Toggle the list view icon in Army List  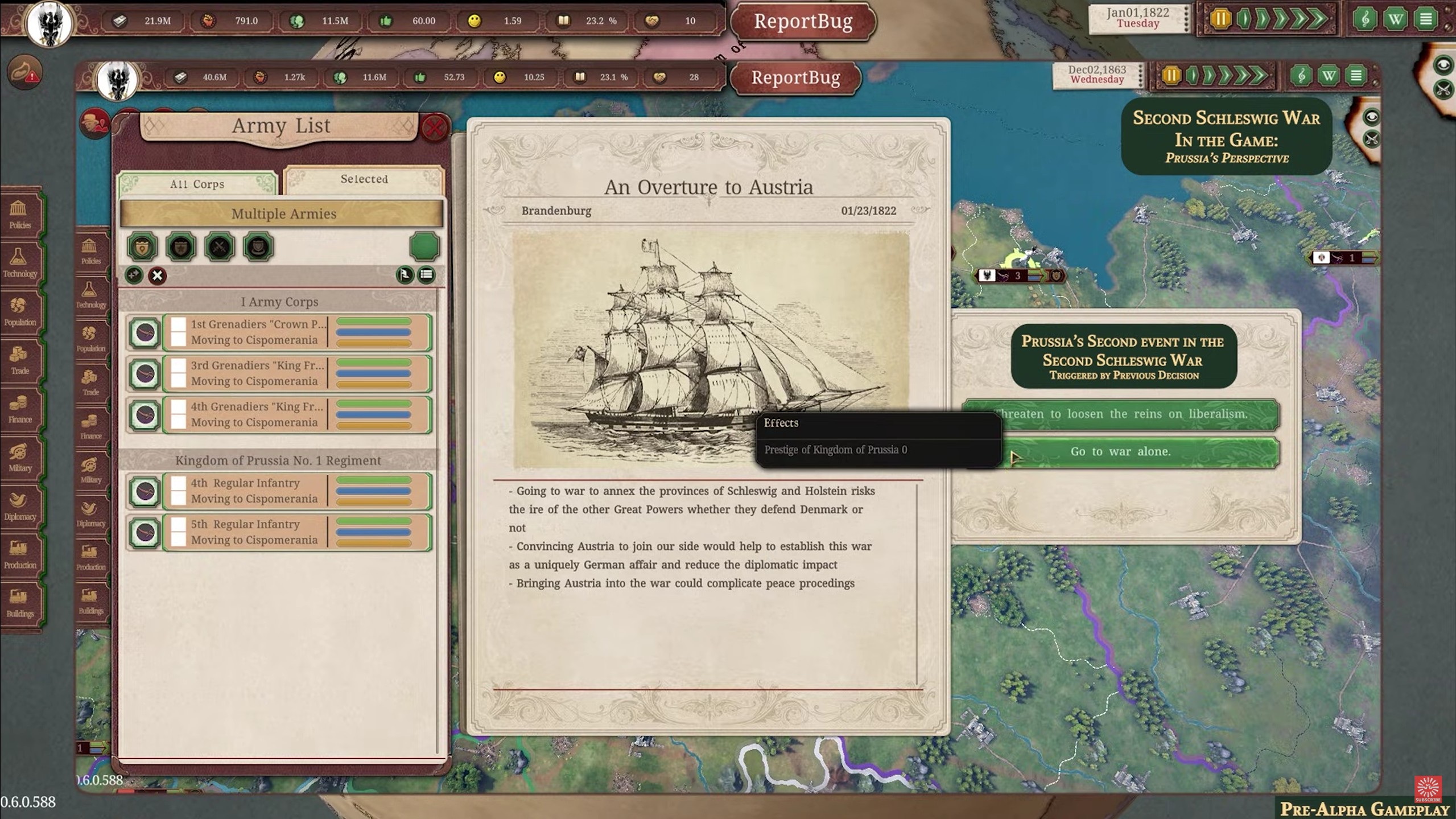(426, 275)
